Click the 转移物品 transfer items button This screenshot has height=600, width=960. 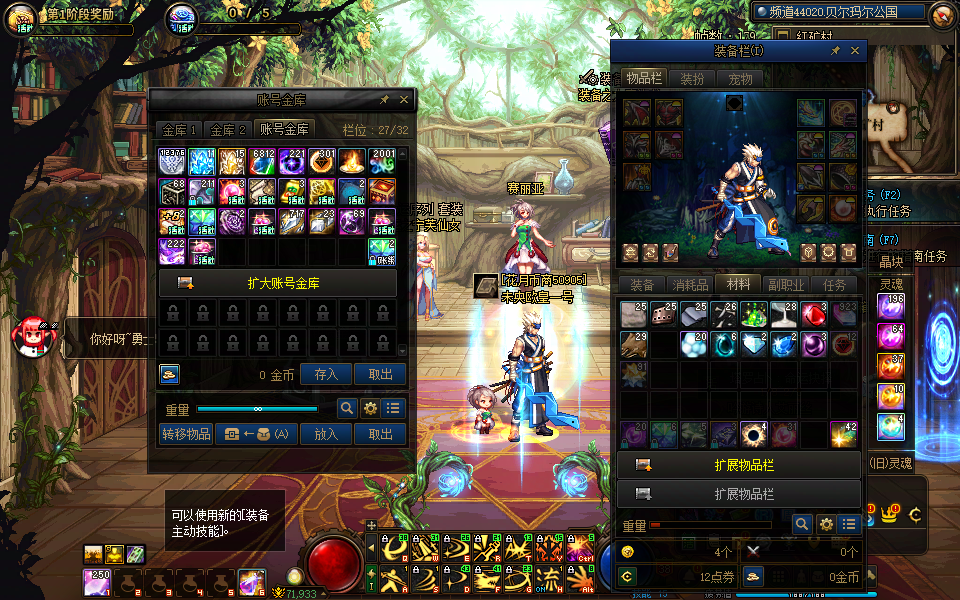point(186,434)
